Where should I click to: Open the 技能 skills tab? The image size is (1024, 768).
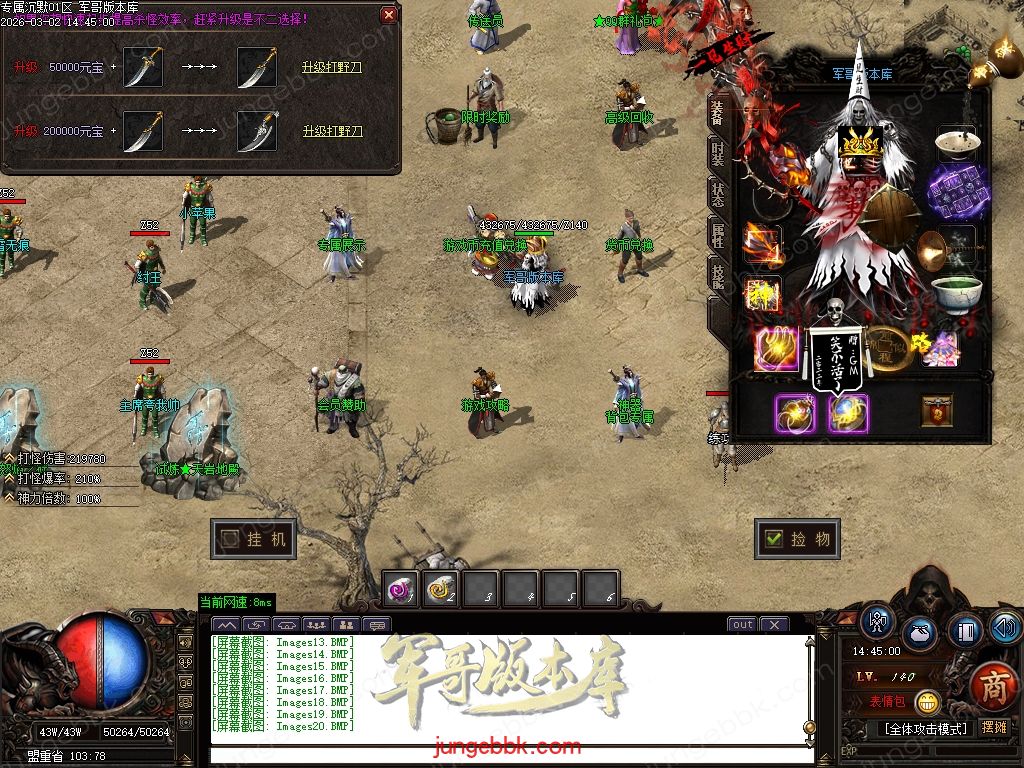(x=717, y=275)
